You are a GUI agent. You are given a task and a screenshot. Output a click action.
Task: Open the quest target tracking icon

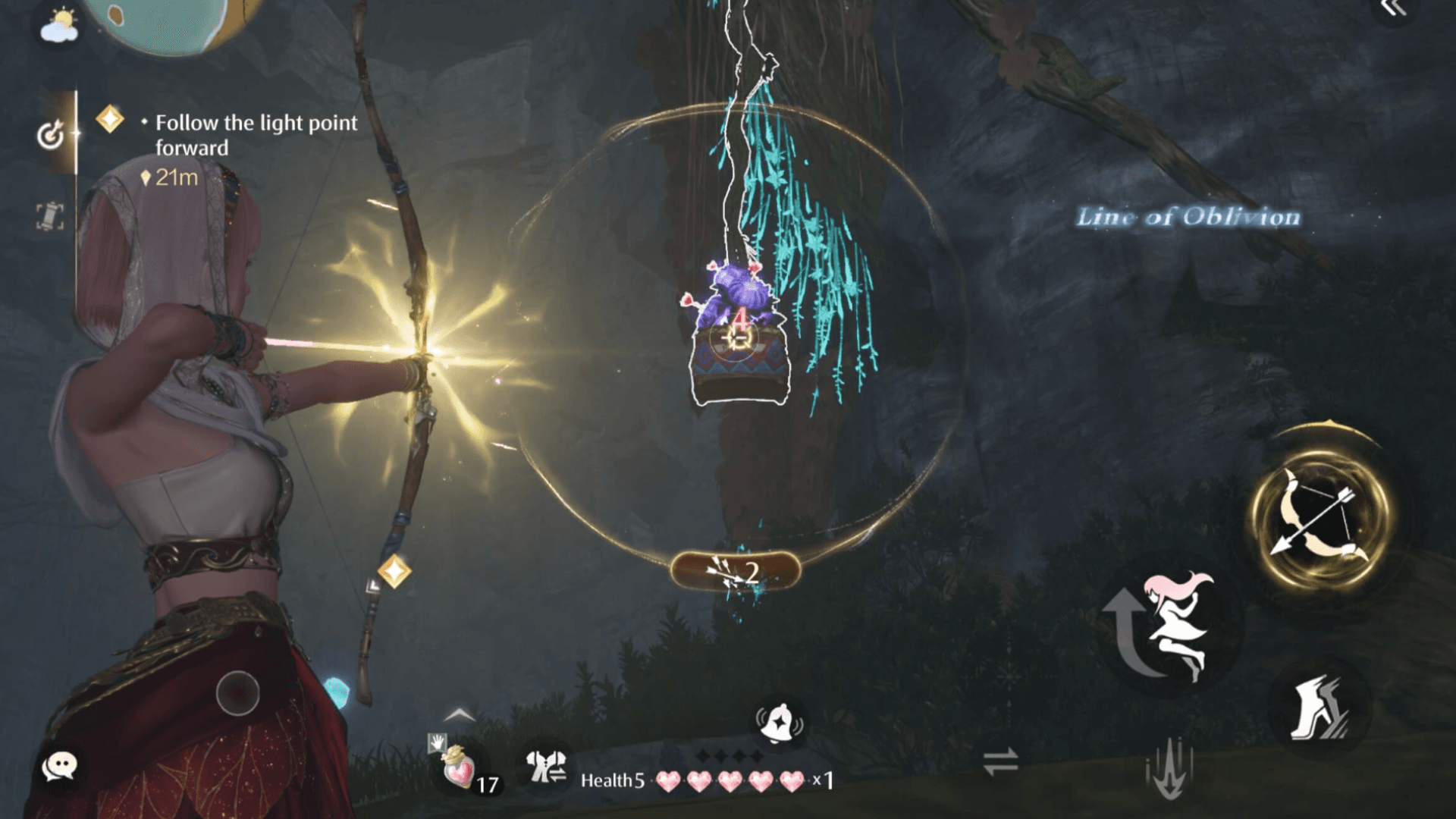[51, 135]
